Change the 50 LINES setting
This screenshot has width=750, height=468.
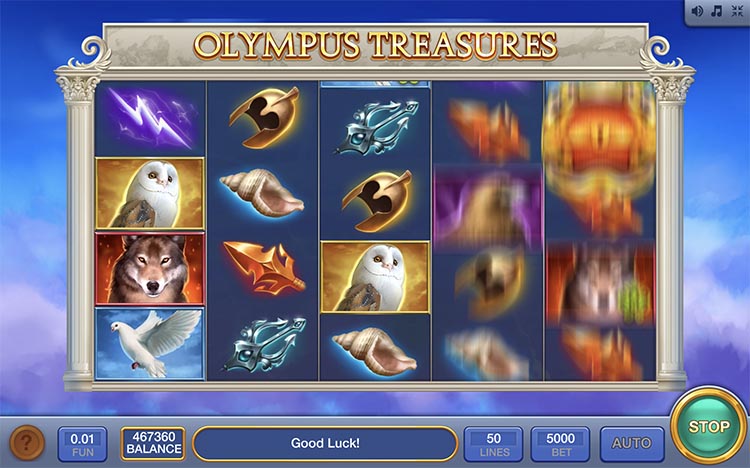(493, 442)
